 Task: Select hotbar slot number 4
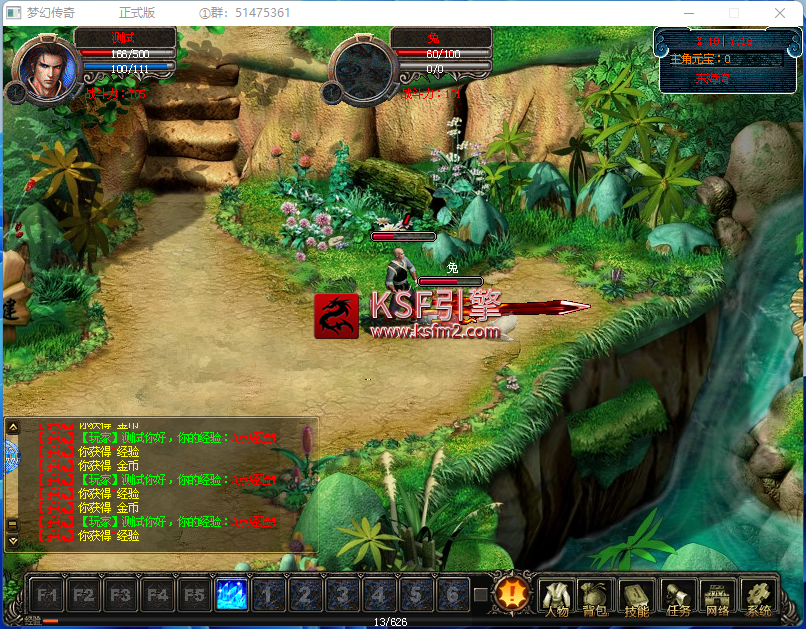379,595
